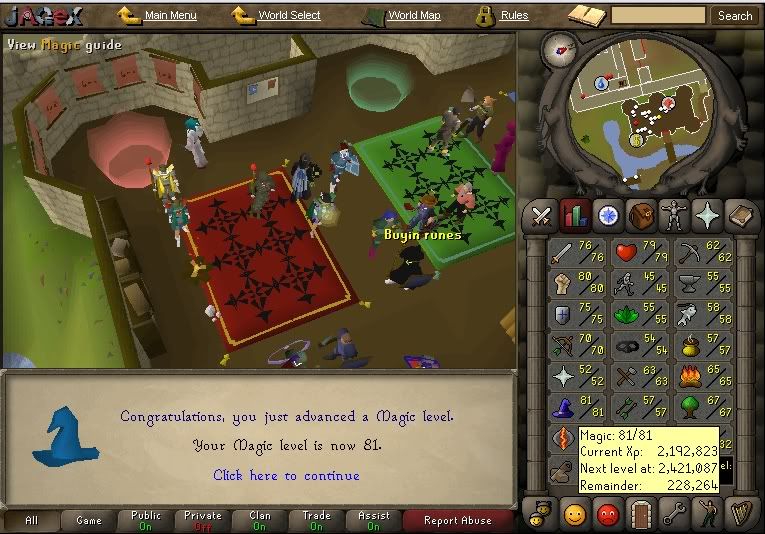Open the backpack inventory tab

coord(641,214)
